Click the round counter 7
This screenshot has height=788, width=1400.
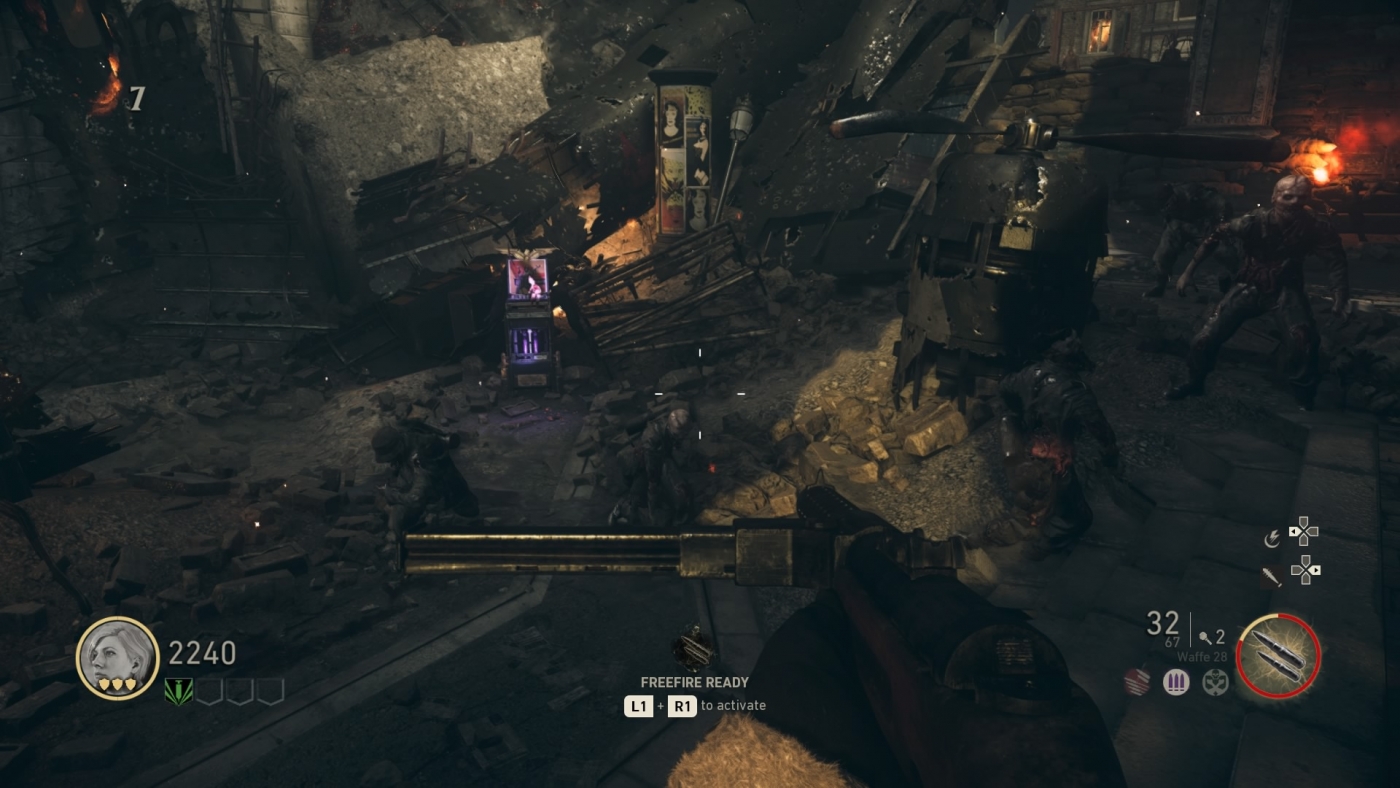[x=136, y=99]
